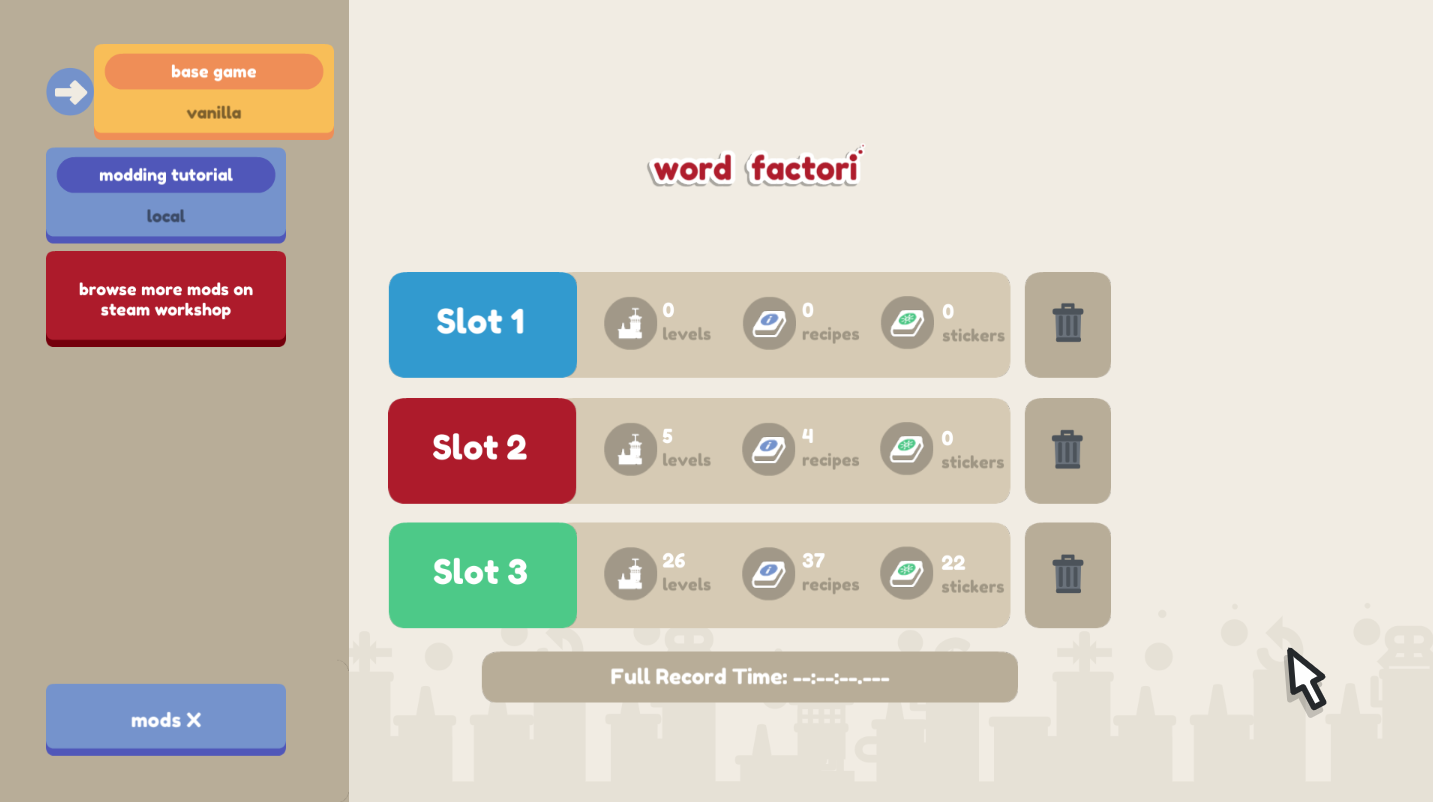Click the recipes book icon in Slot 2 row
This screenshot has height=802, width=1433.
click(768, 448)
